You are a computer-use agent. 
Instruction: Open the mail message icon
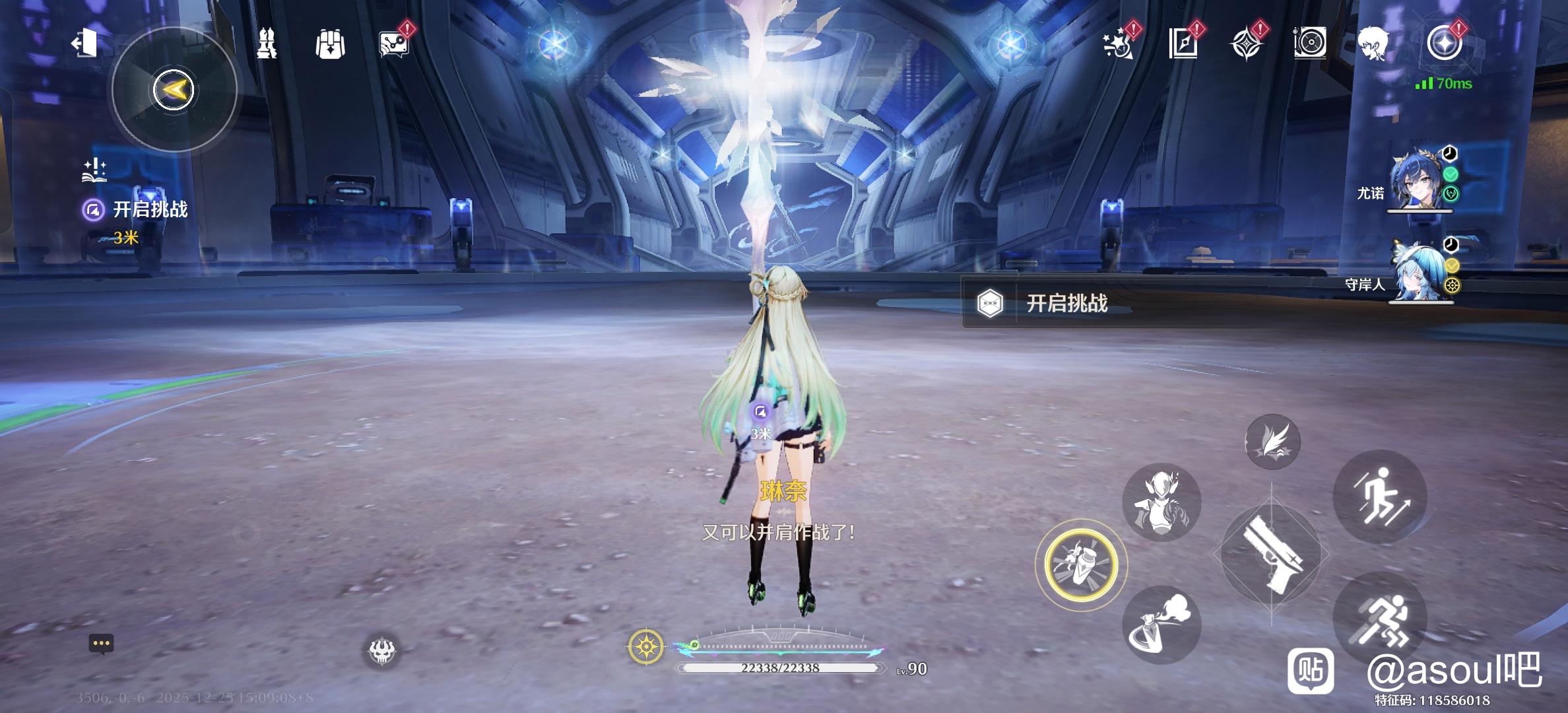(x=394, y=44)
